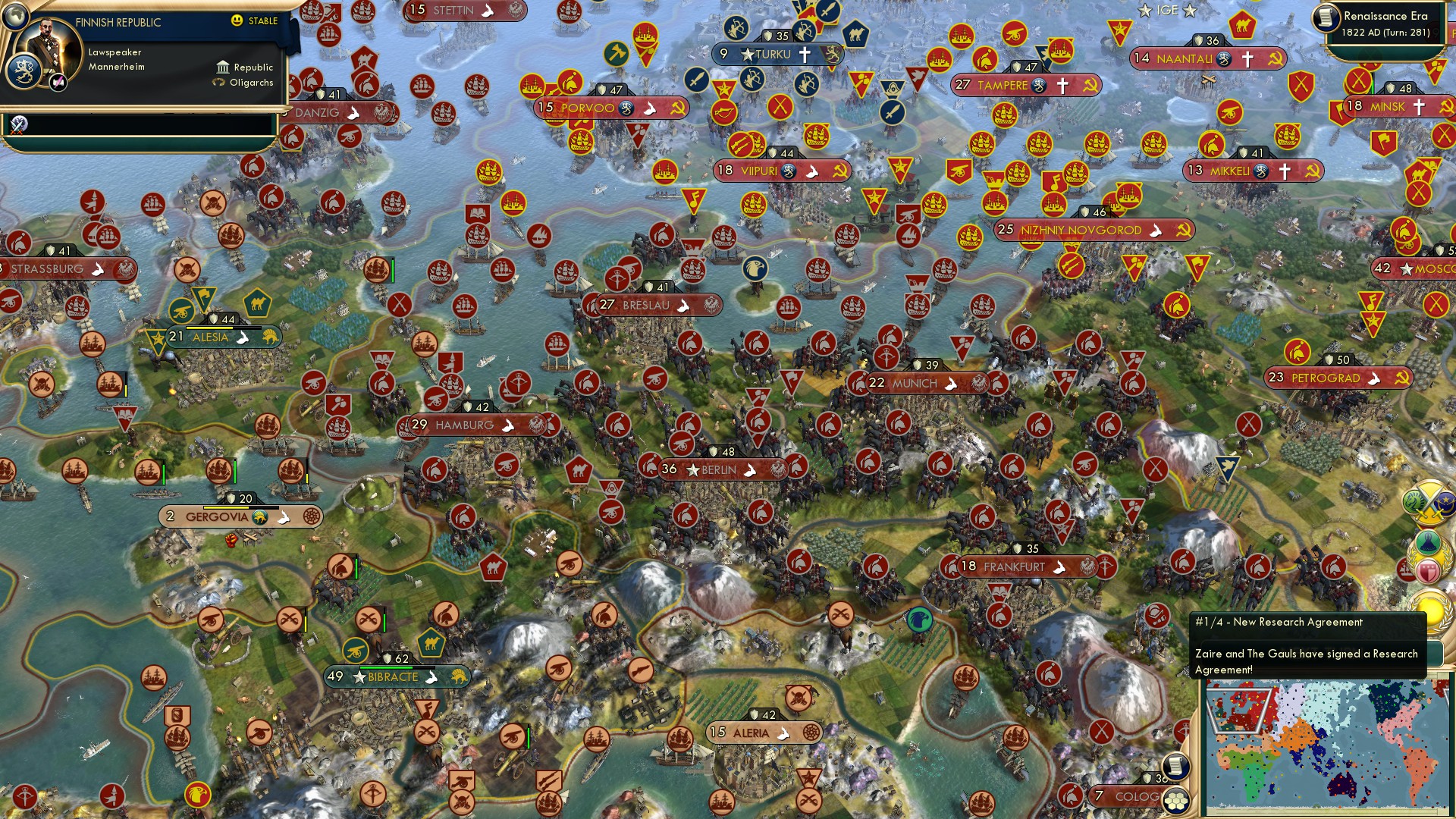
Task: Click the pink quill icon on the portrait frame
Action: coord(58,83)
